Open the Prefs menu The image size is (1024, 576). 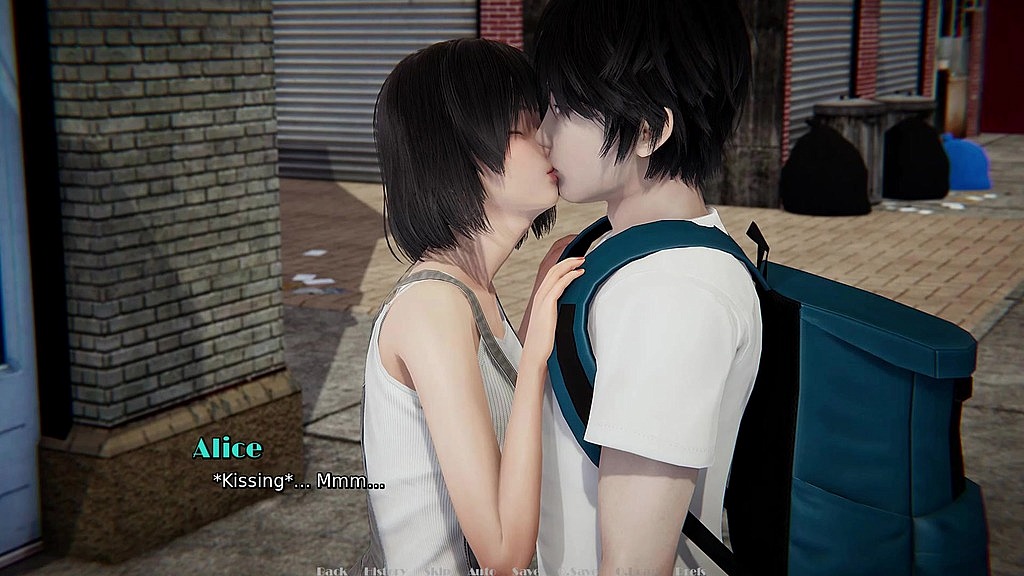point(689,571)
